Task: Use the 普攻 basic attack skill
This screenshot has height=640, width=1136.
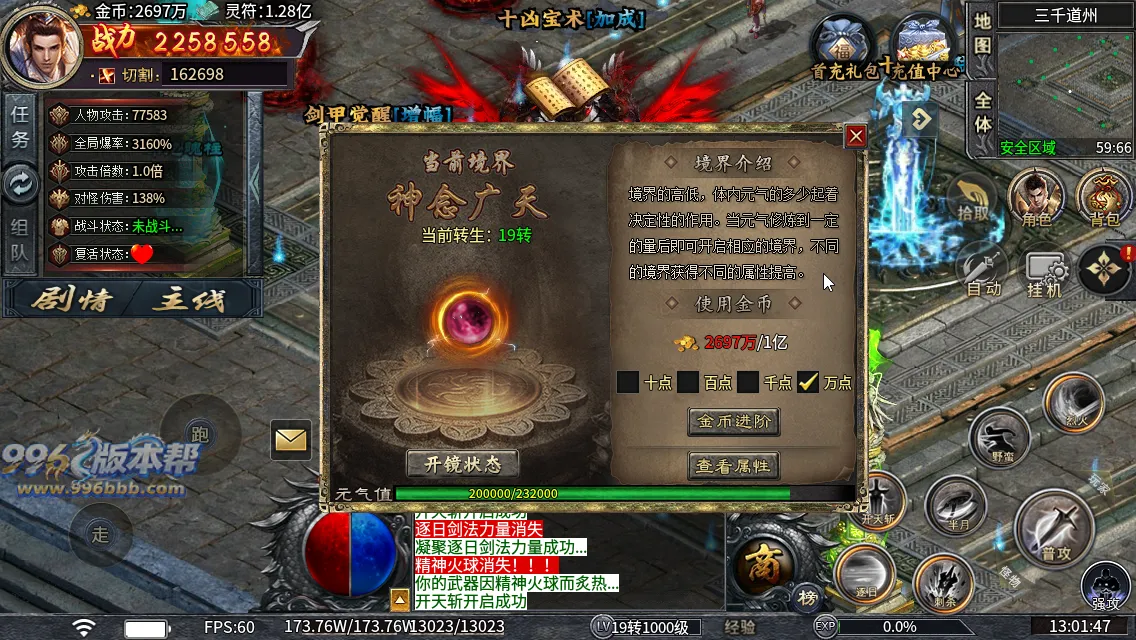Action: 1054,525
